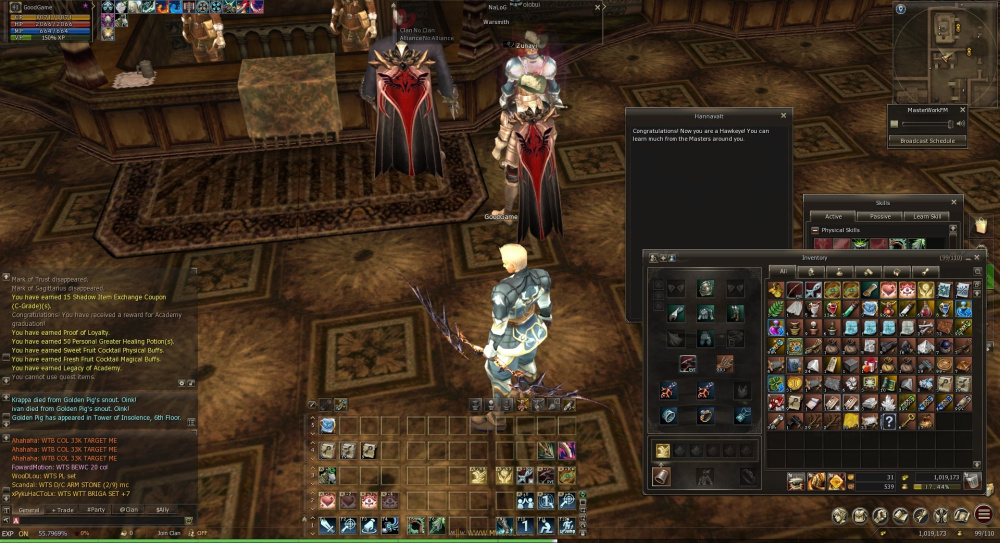Stop the MasterWorkFM radio playback
This screenshot has width=1000, height=543.
(895, 124)
